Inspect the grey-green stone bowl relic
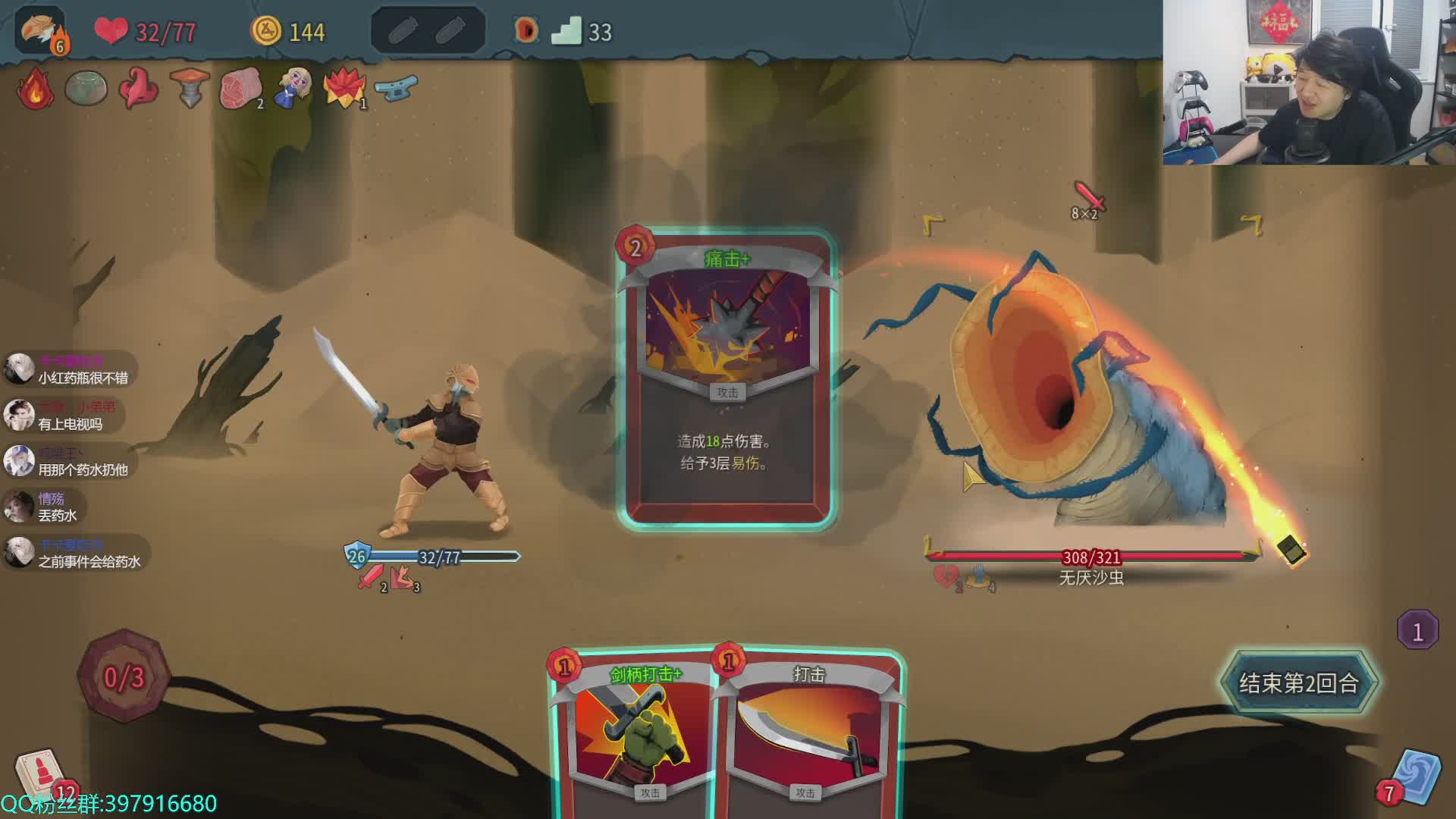The height and width of the screenshot is (819, 1456). click(86, 89)
